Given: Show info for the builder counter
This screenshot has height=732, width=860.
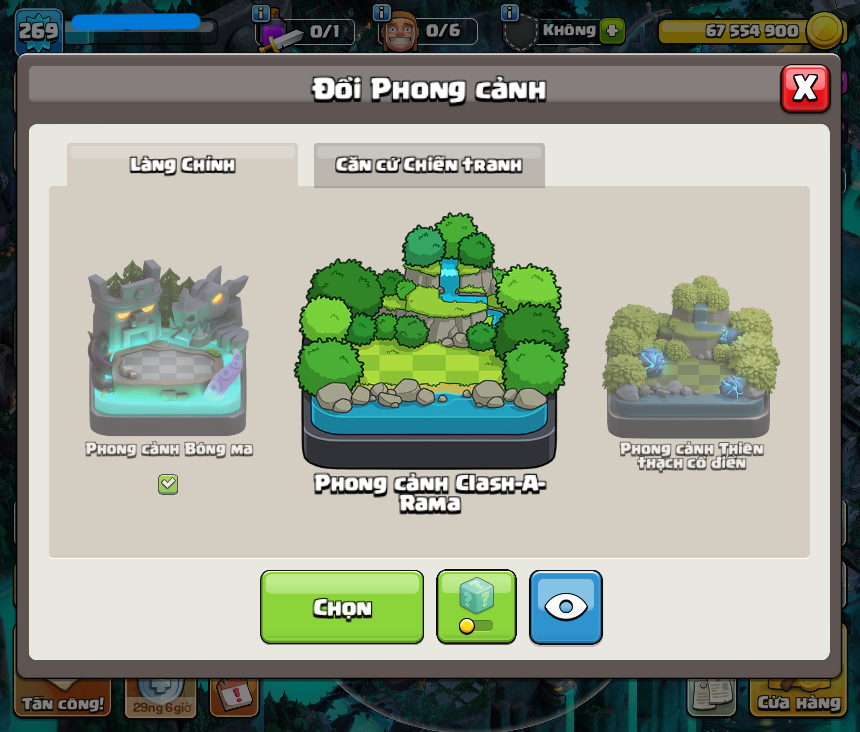Looking at the screenshot, I should [x=381, y=13].
